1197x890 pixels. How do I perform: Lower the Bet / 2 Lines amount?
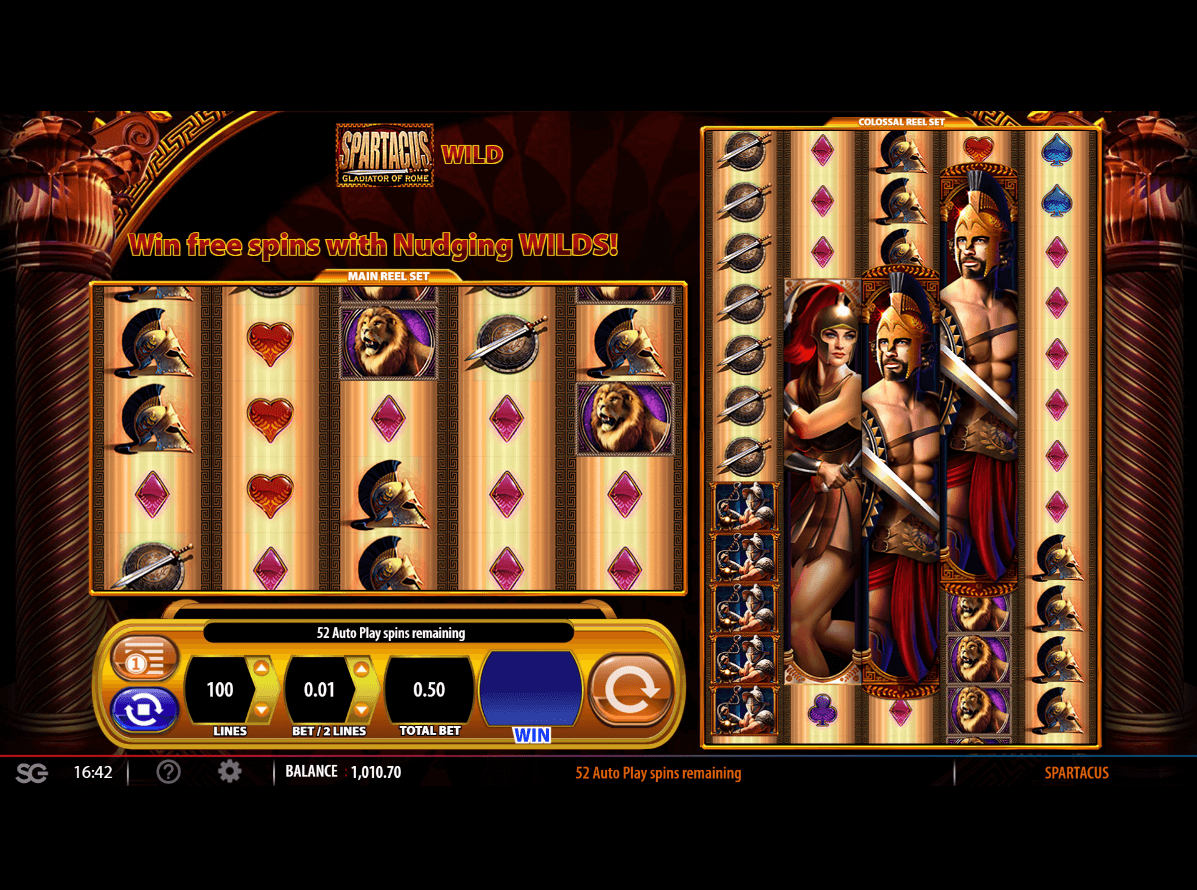361,709
